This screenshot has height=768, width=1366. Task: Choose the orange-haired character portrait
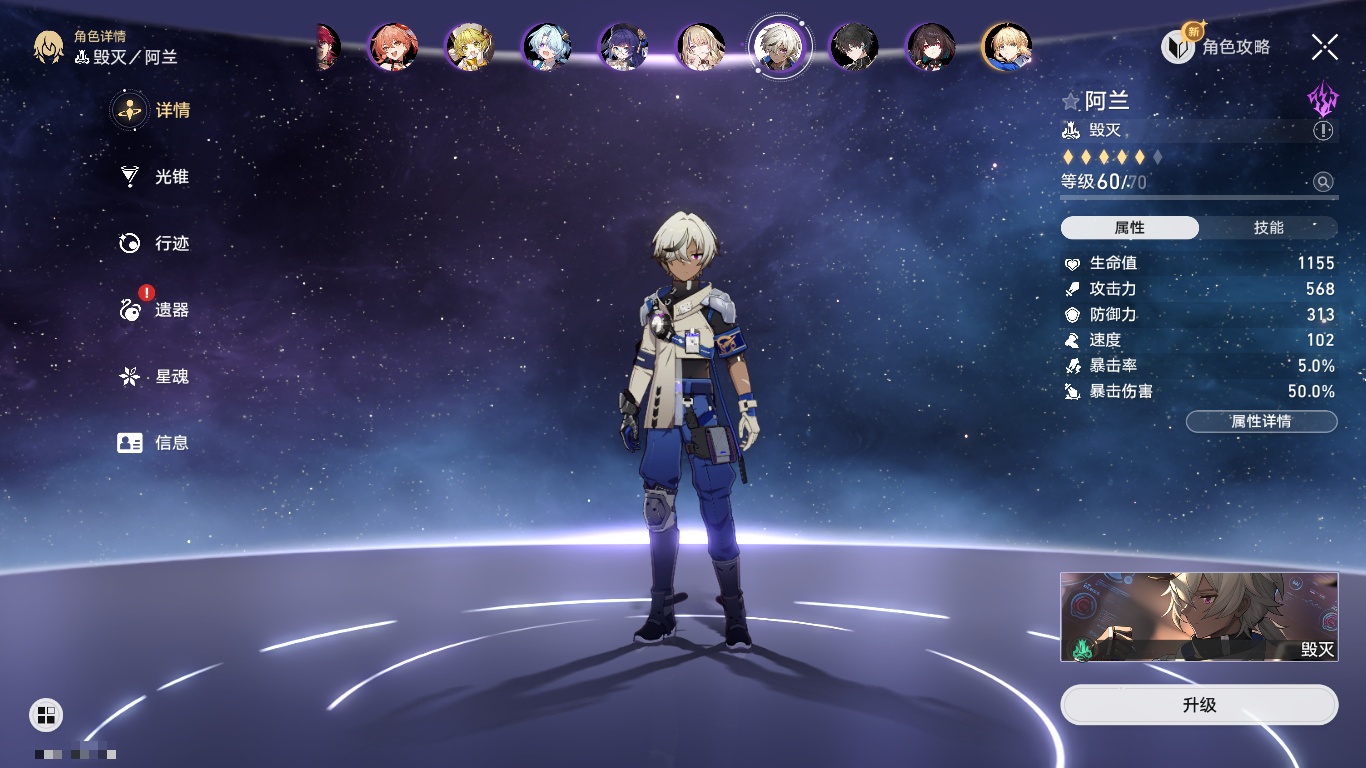tap(393, 47)
